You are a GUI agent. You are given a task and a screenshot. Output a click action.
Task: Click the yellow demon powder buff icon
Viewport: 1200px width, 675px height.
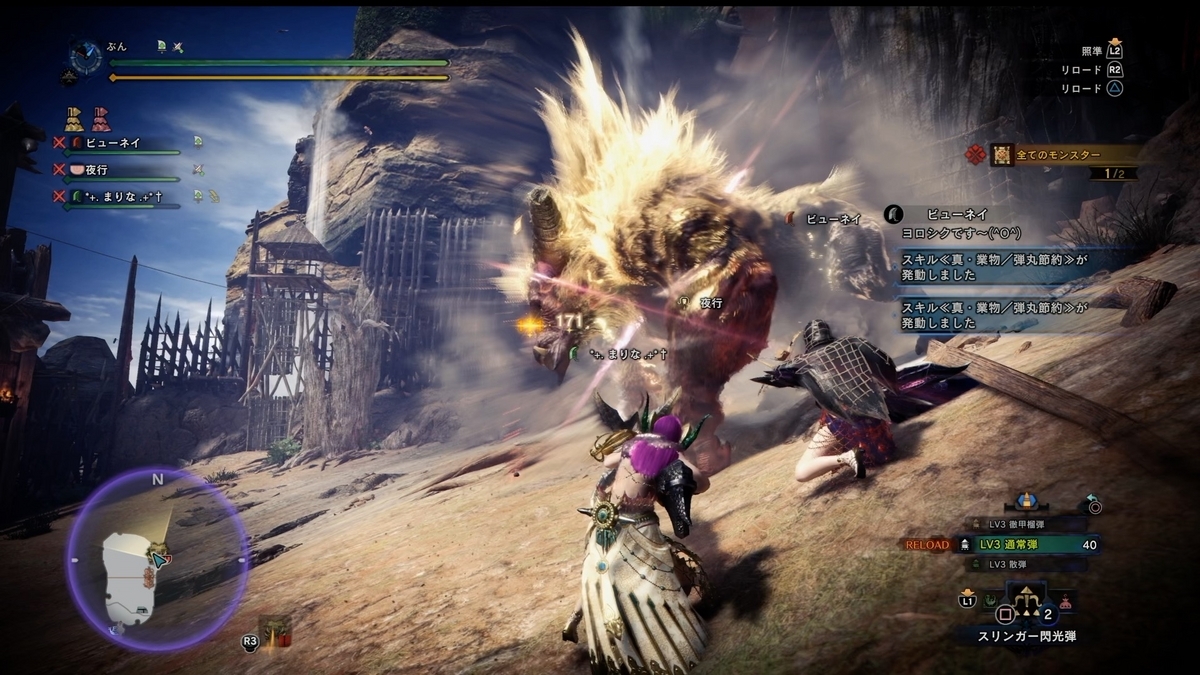(74, 120)
